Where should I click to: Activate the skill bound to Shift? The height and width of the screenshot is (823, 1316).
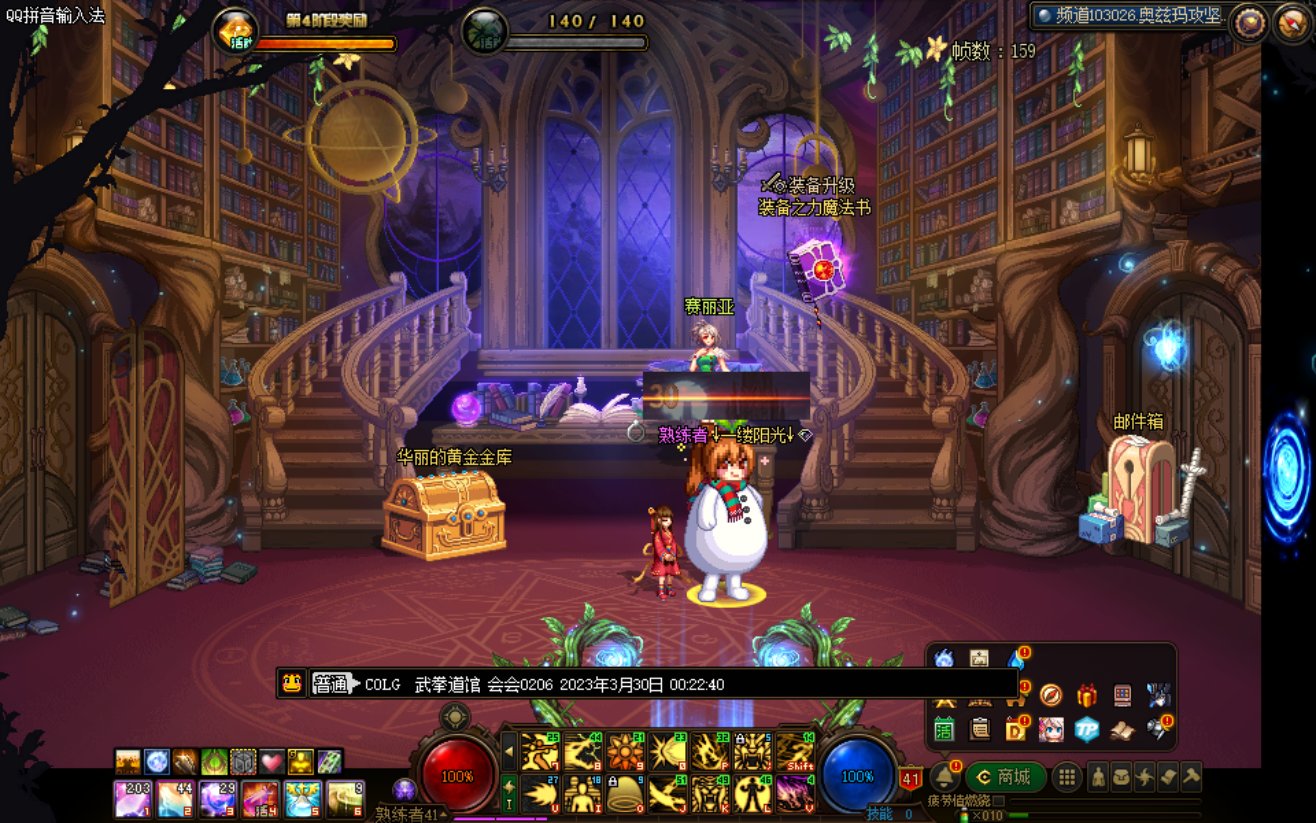coord(796,752)
